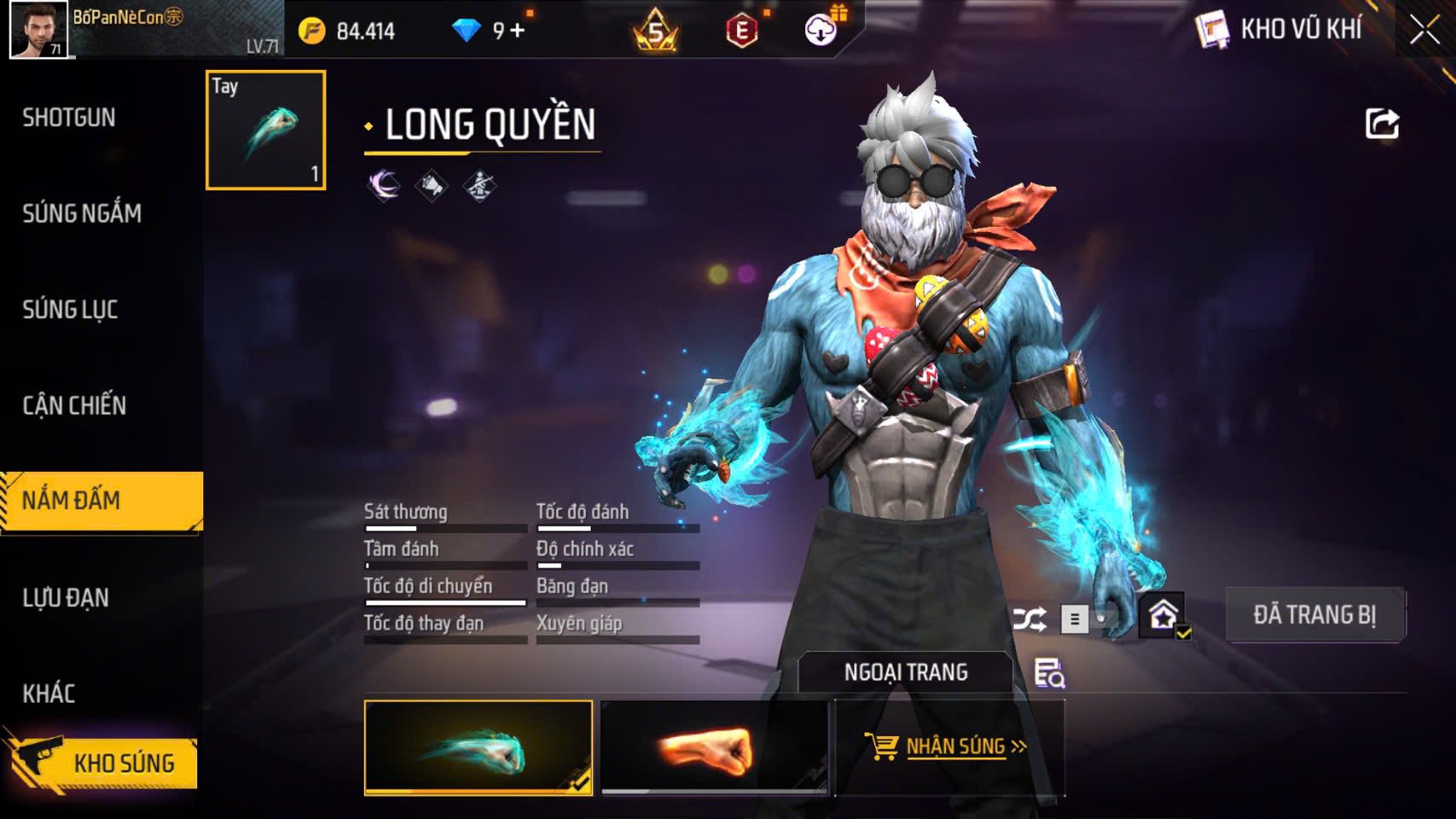Select the Tay weapon slot thumbnail
1456x819 pixels.
265,130
